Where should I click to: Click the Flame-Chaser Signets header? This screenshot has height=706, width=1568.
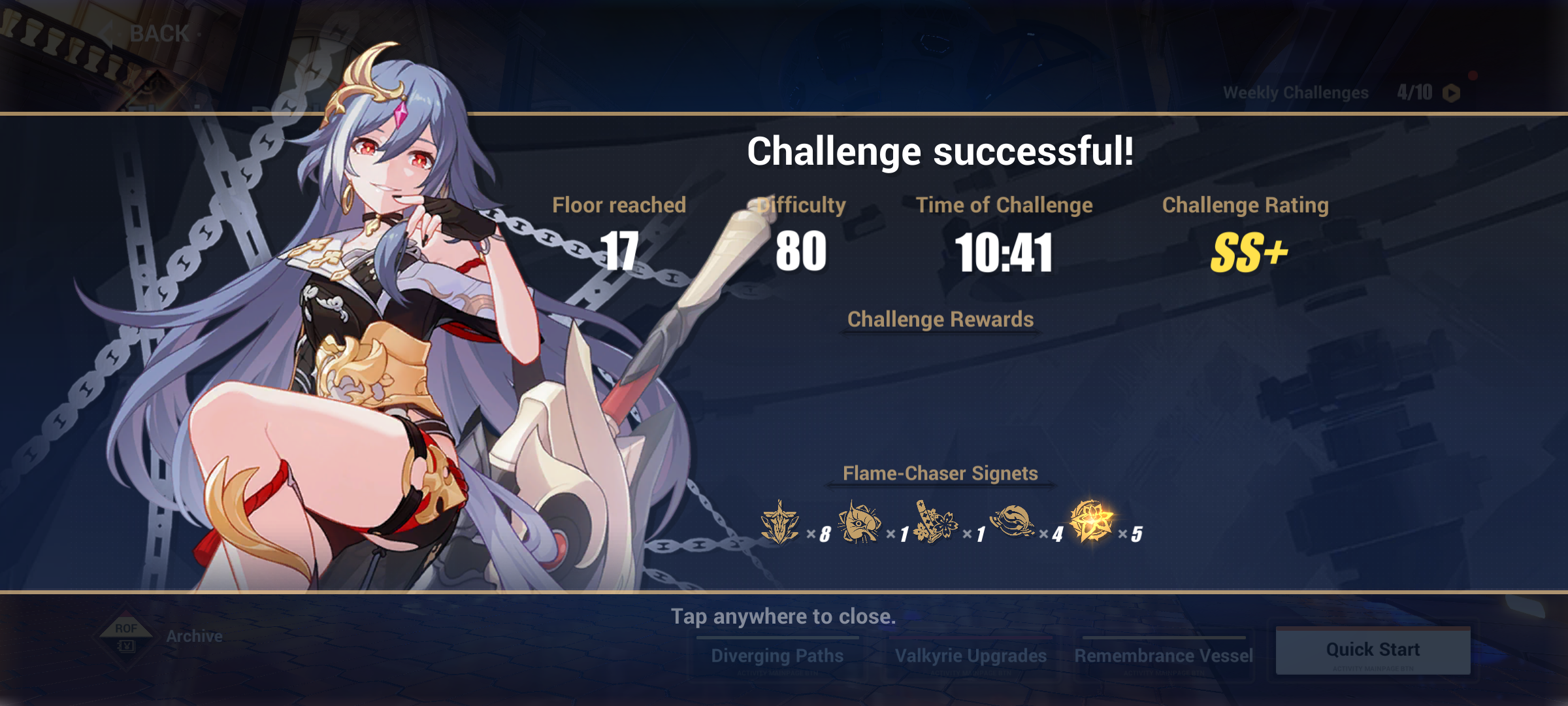(x=941, y=473)
